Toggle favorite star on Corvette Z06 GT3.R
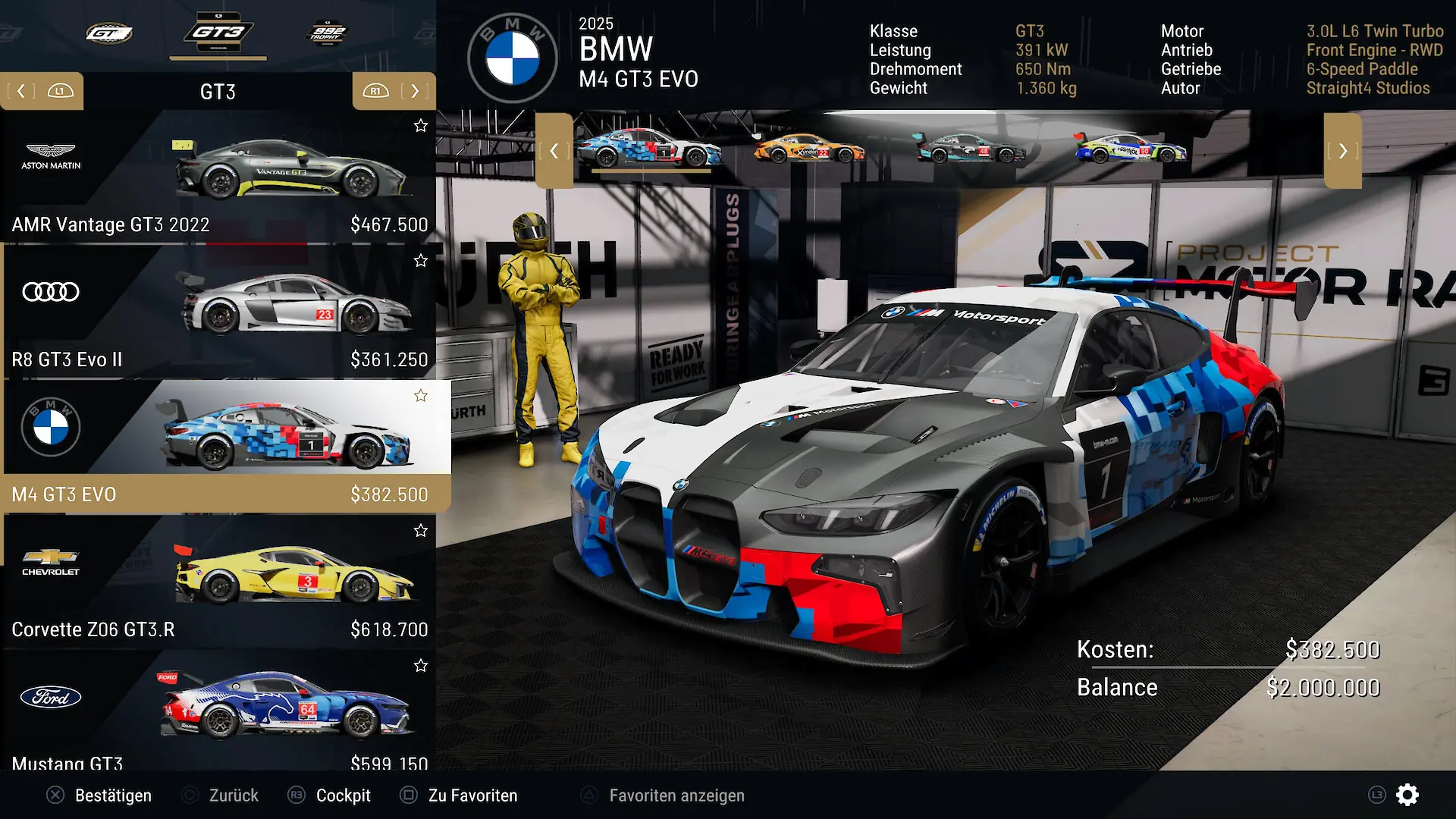This screenshot has width=1456, height=819. (421, 531)
